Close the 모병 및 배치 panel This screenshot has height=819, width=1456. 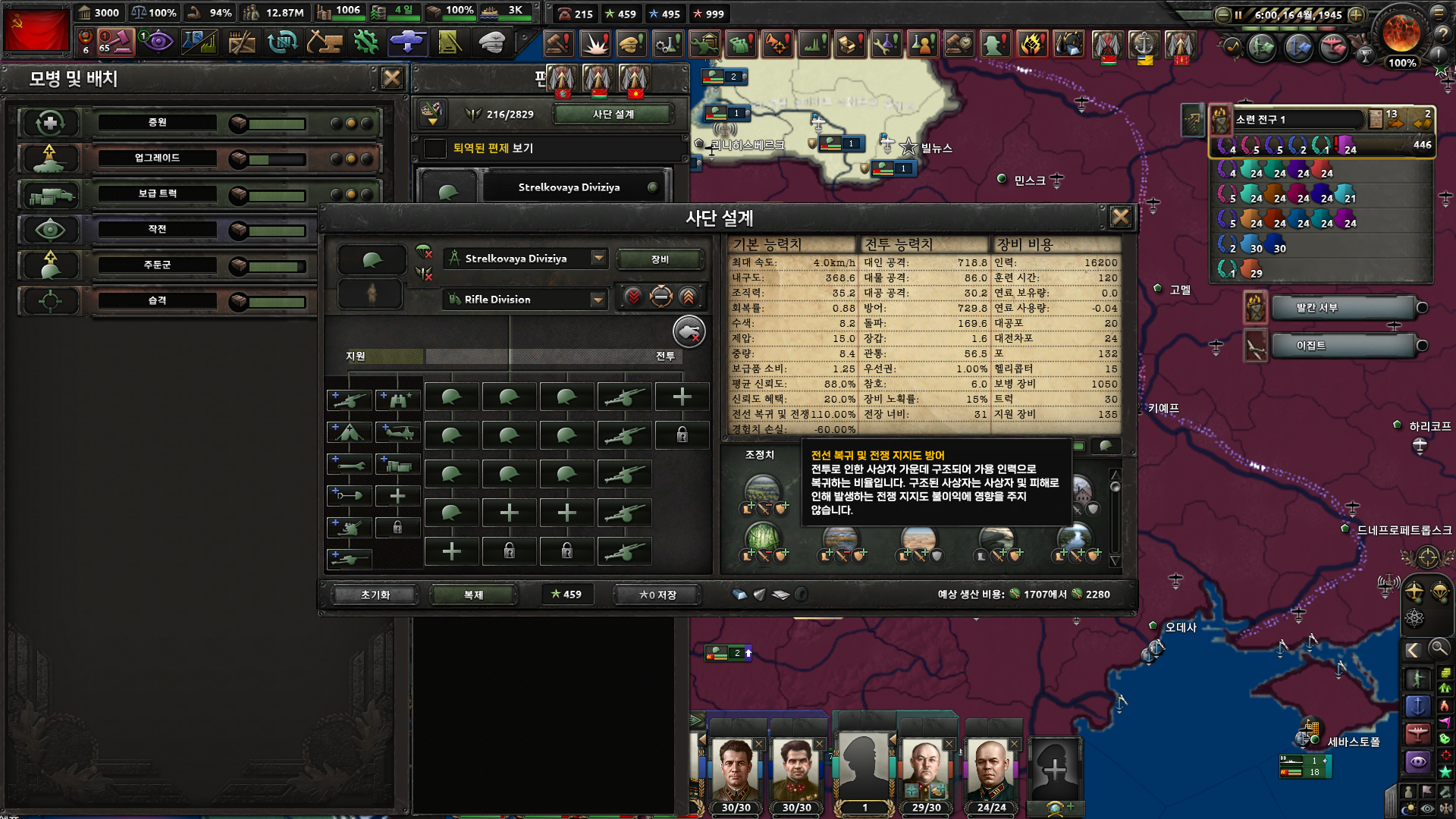391,78
